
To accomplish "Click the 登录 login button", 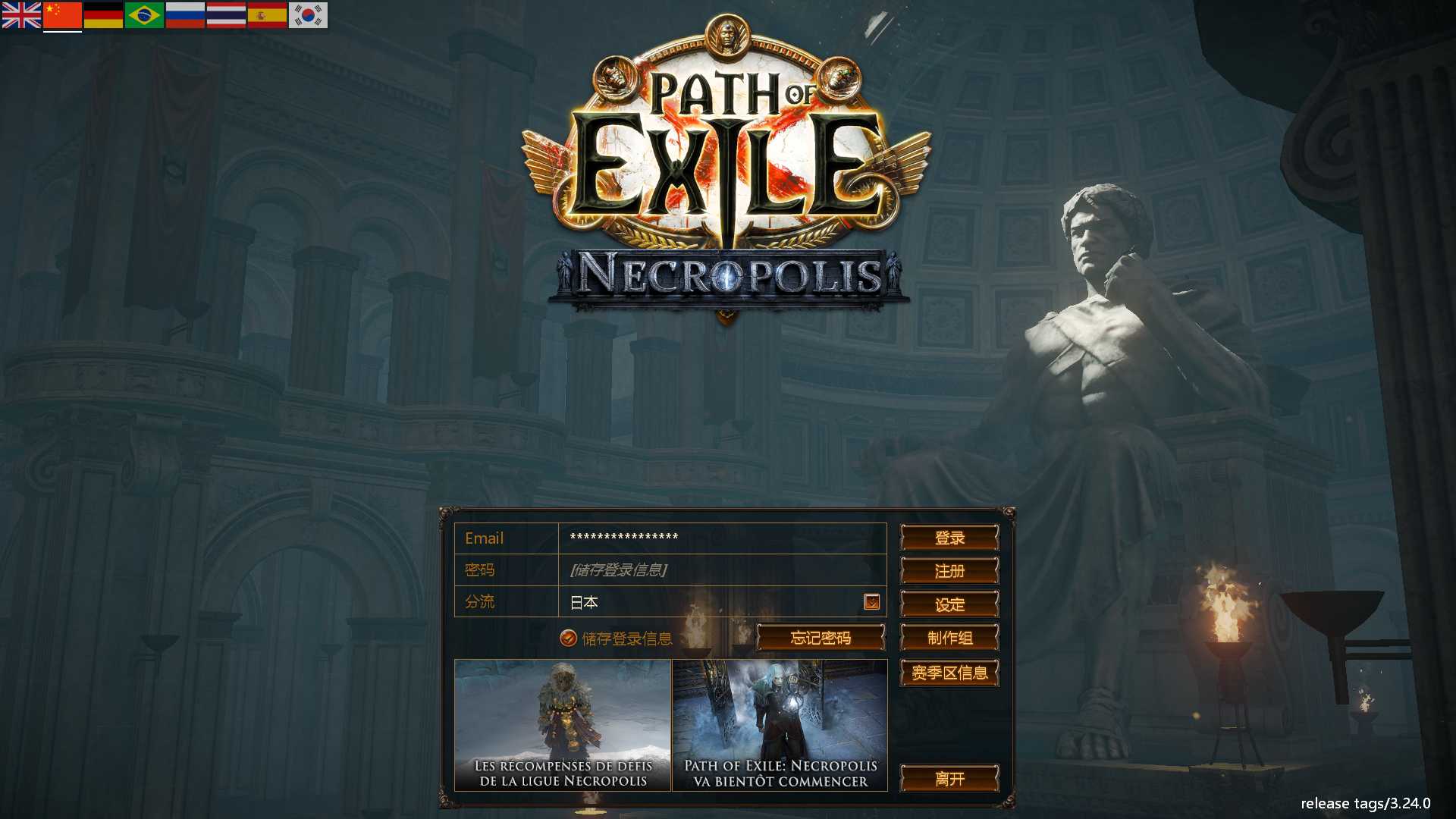I will (x=949, y=538).
